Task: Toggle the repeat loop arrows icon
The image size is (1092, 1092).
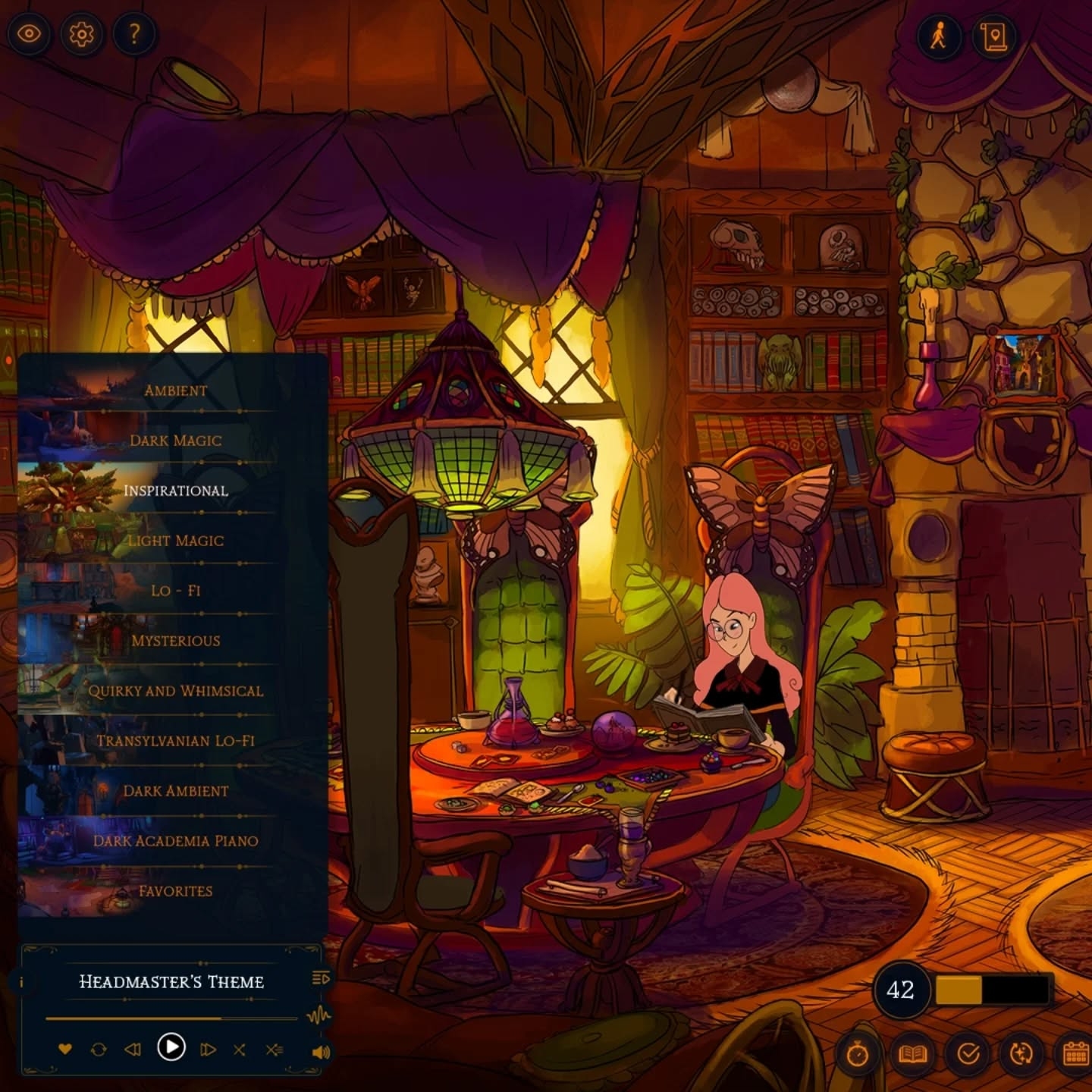Action: [x=99, y=1050]
